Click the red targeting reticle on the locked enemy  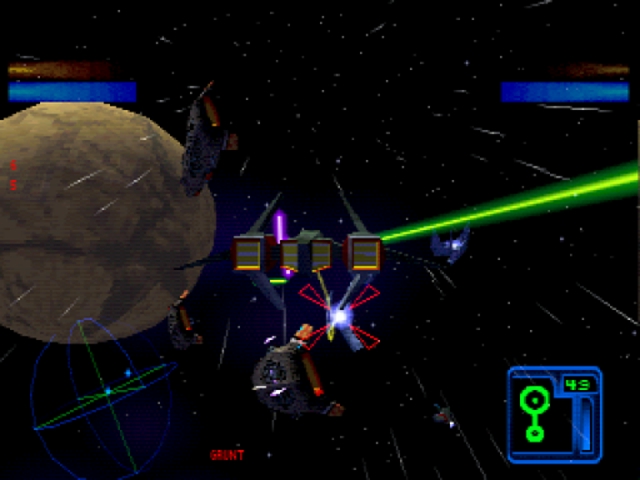coord(340,318)
